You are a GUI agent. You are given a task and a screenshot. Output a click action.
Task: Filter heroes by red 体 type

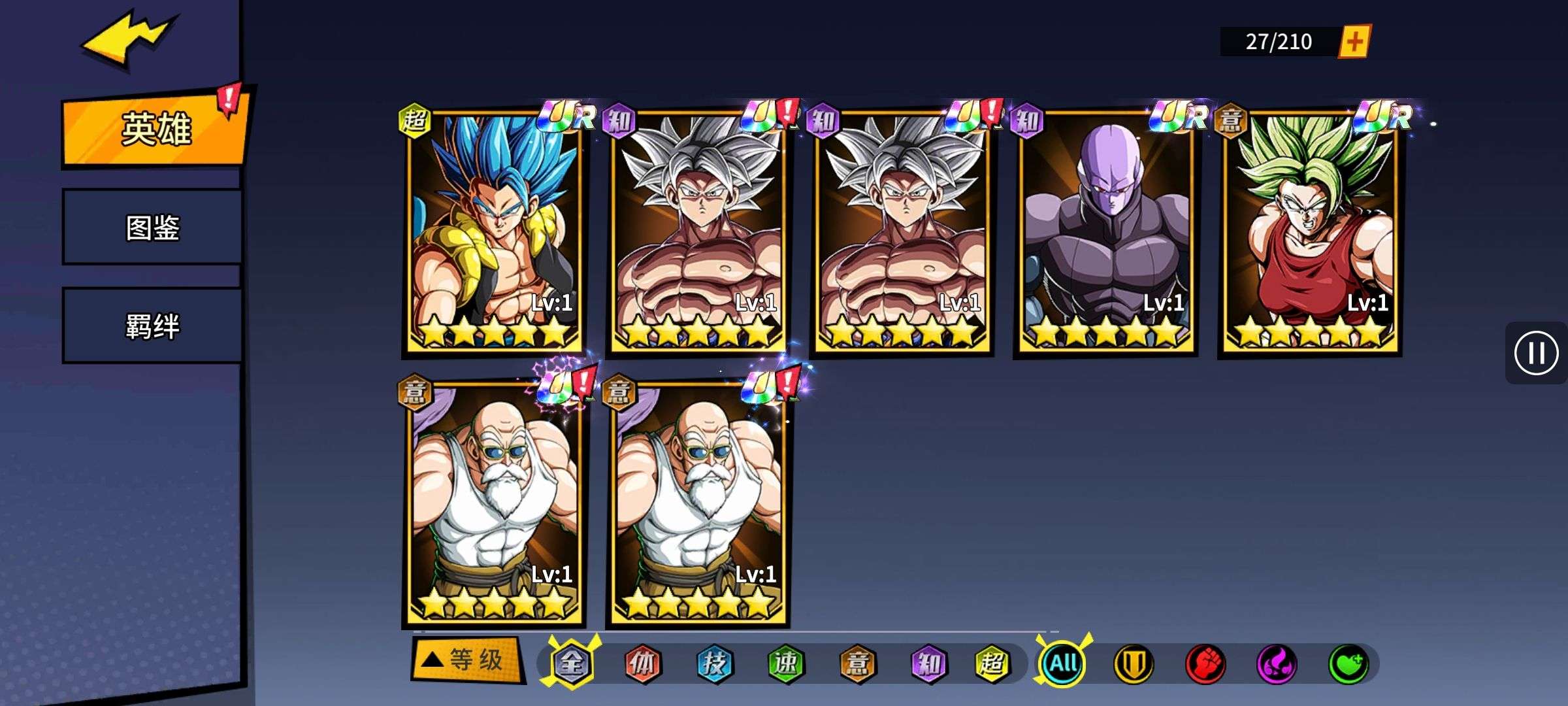pyautogui.click(x=643, y=664)
